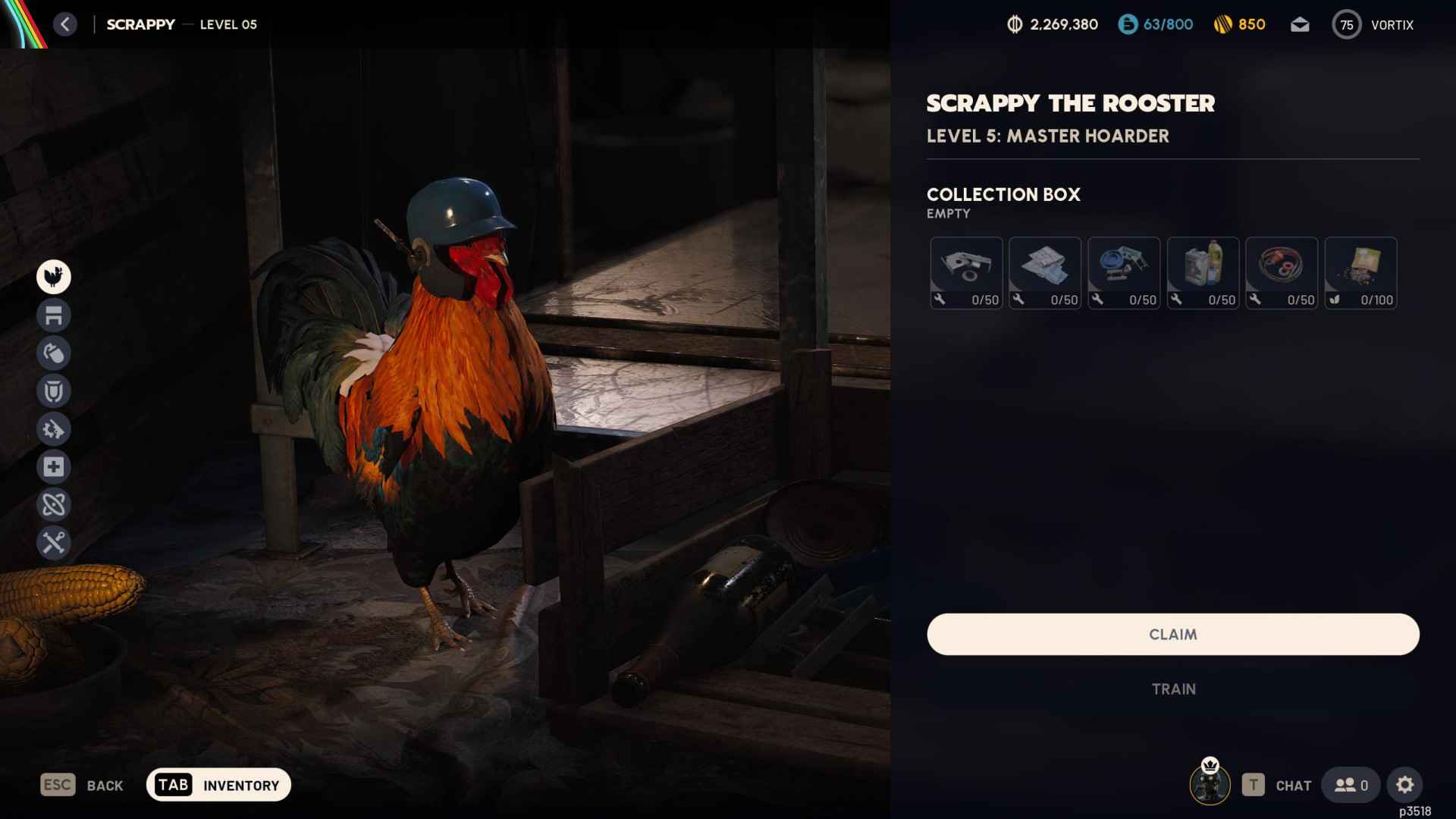Open the medical supplies icon
1456x819 pixels.
[x=52, y=467]
